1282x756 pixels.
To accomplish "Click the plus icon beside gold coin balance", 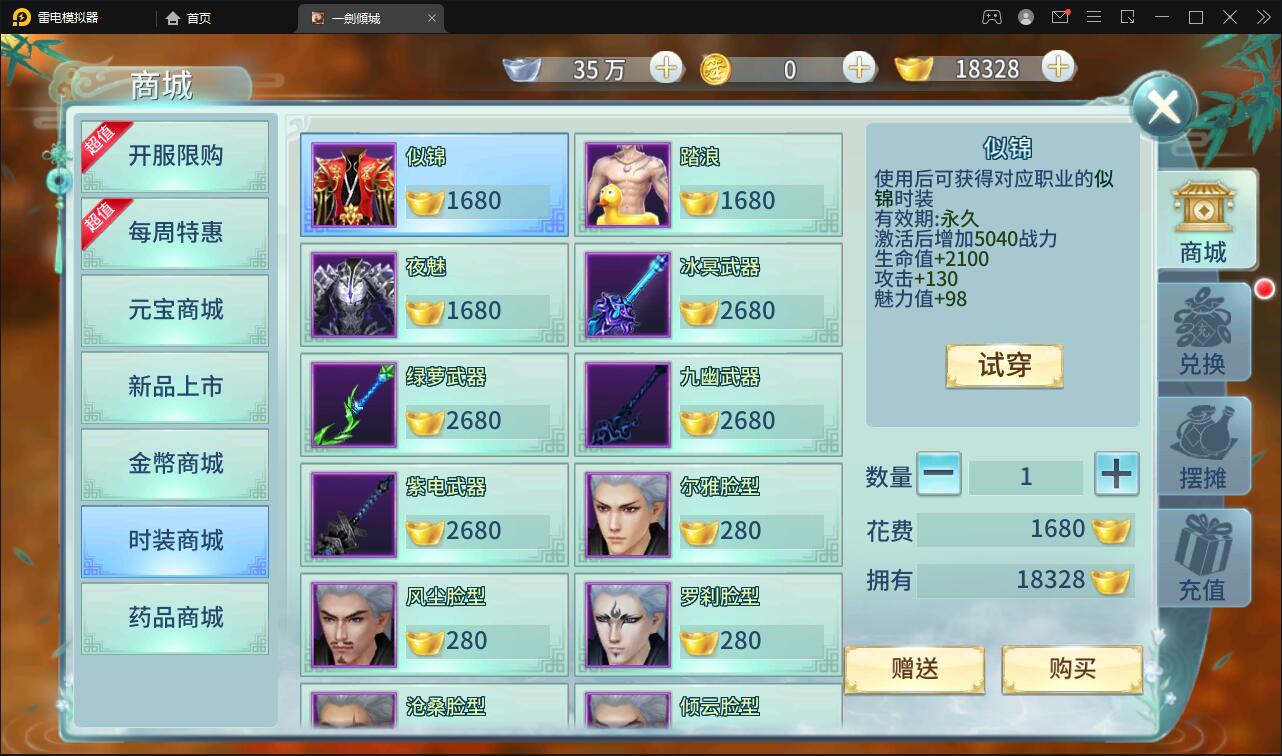I will (x=857, y=68).
